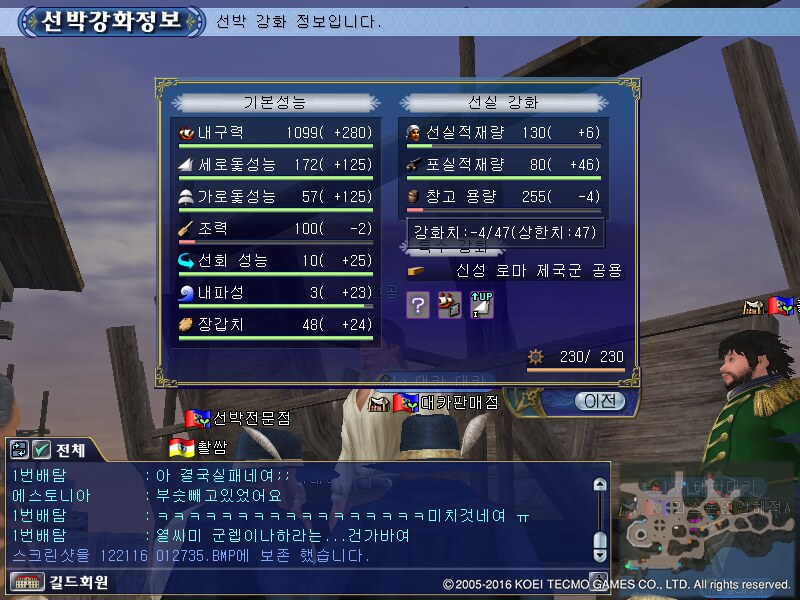Image resolution: width=800 pixels, height=600 pixels.
Task: Open the minimap
Action: pos(700,520)
